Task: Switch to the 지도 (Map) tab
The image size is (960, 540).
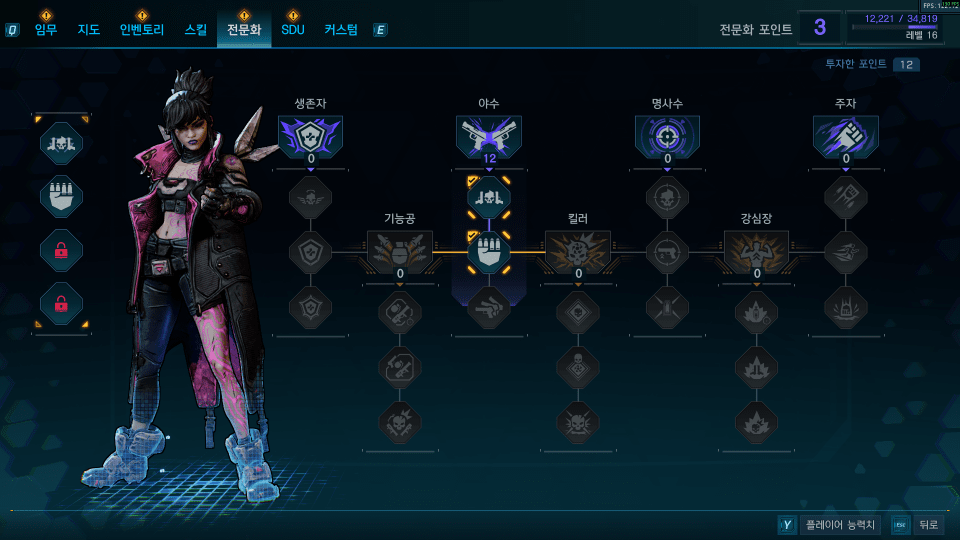Action: coord(89,30)
